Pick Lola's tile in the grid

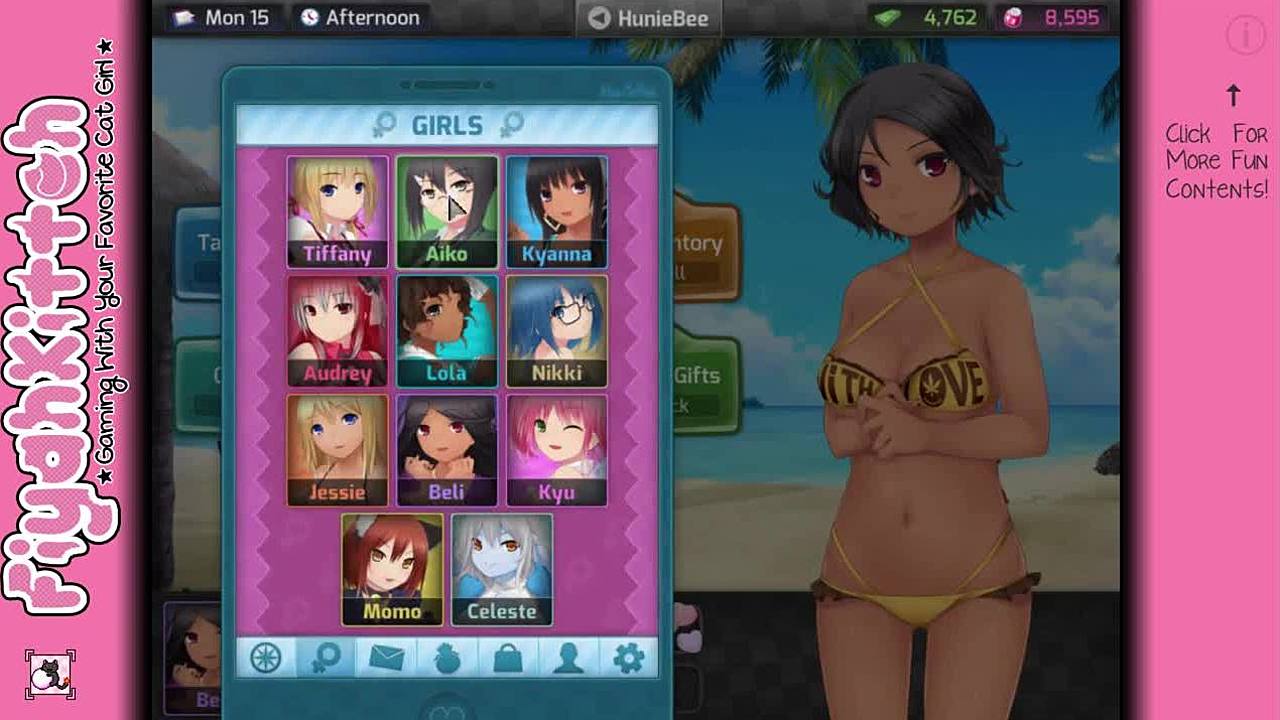coord(446,331)
